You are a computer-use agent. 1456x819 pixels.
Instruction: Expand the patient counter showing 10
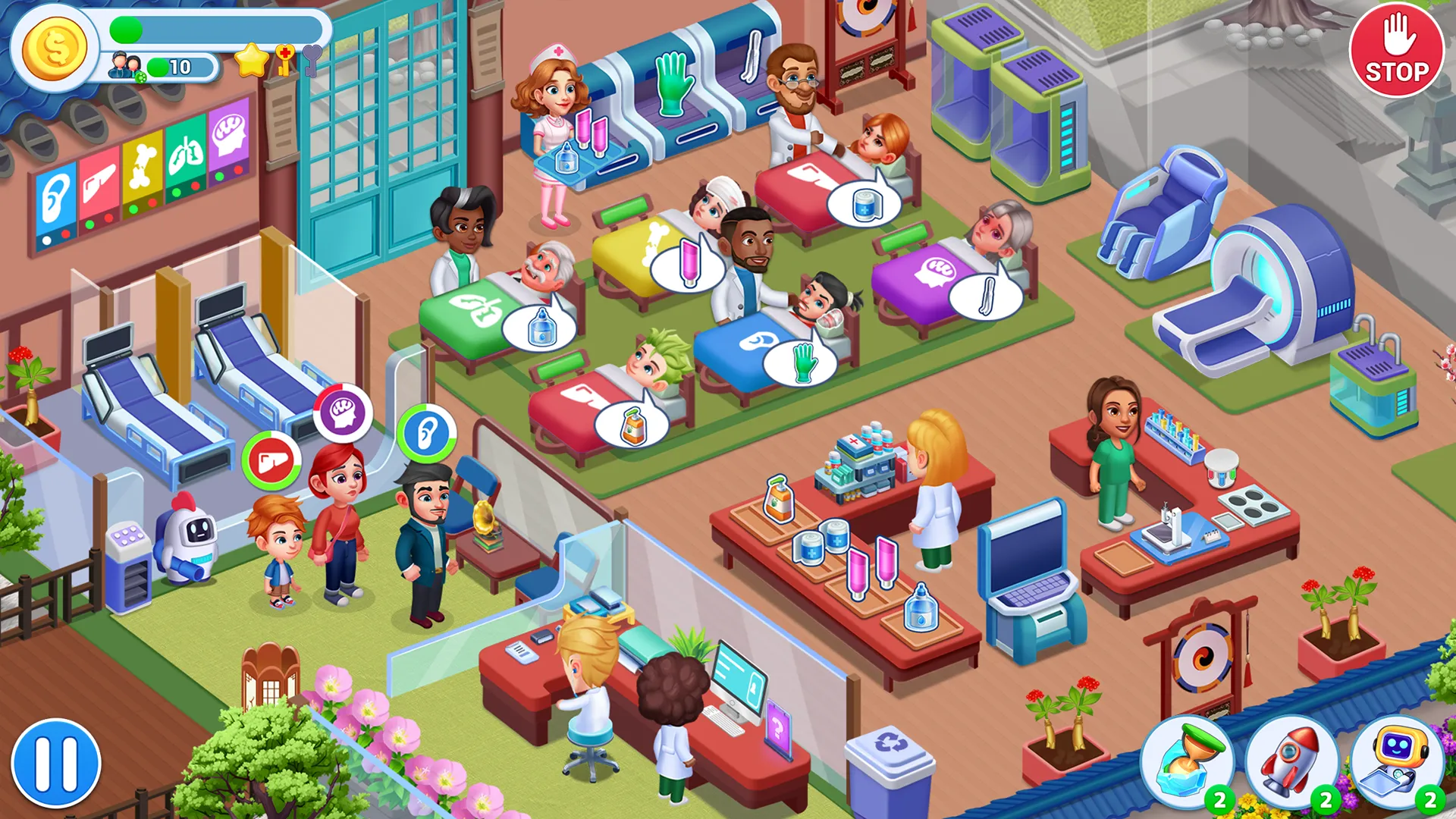(x=163, y=68)
